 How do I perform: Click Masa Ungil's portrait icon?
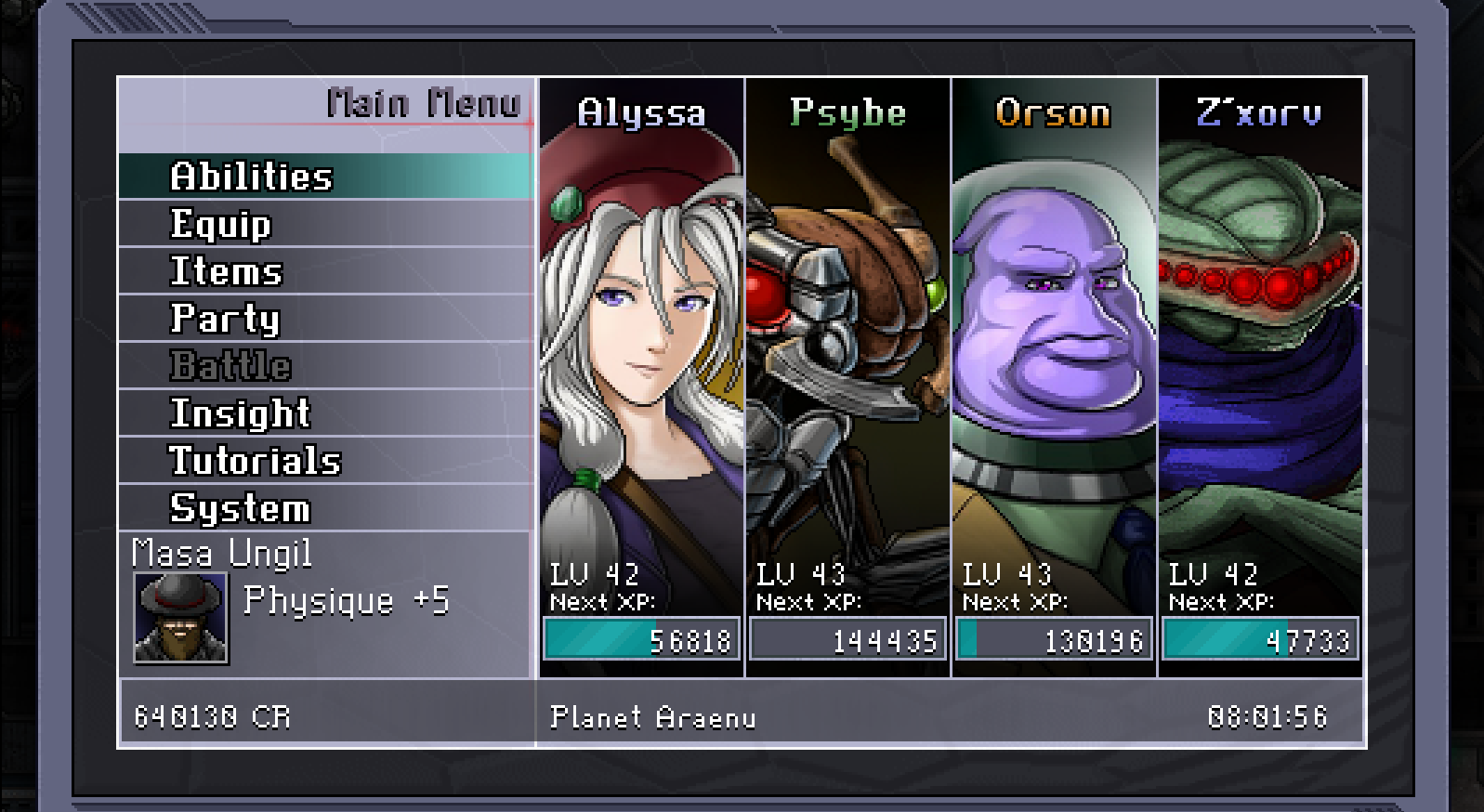coord(180,617)
